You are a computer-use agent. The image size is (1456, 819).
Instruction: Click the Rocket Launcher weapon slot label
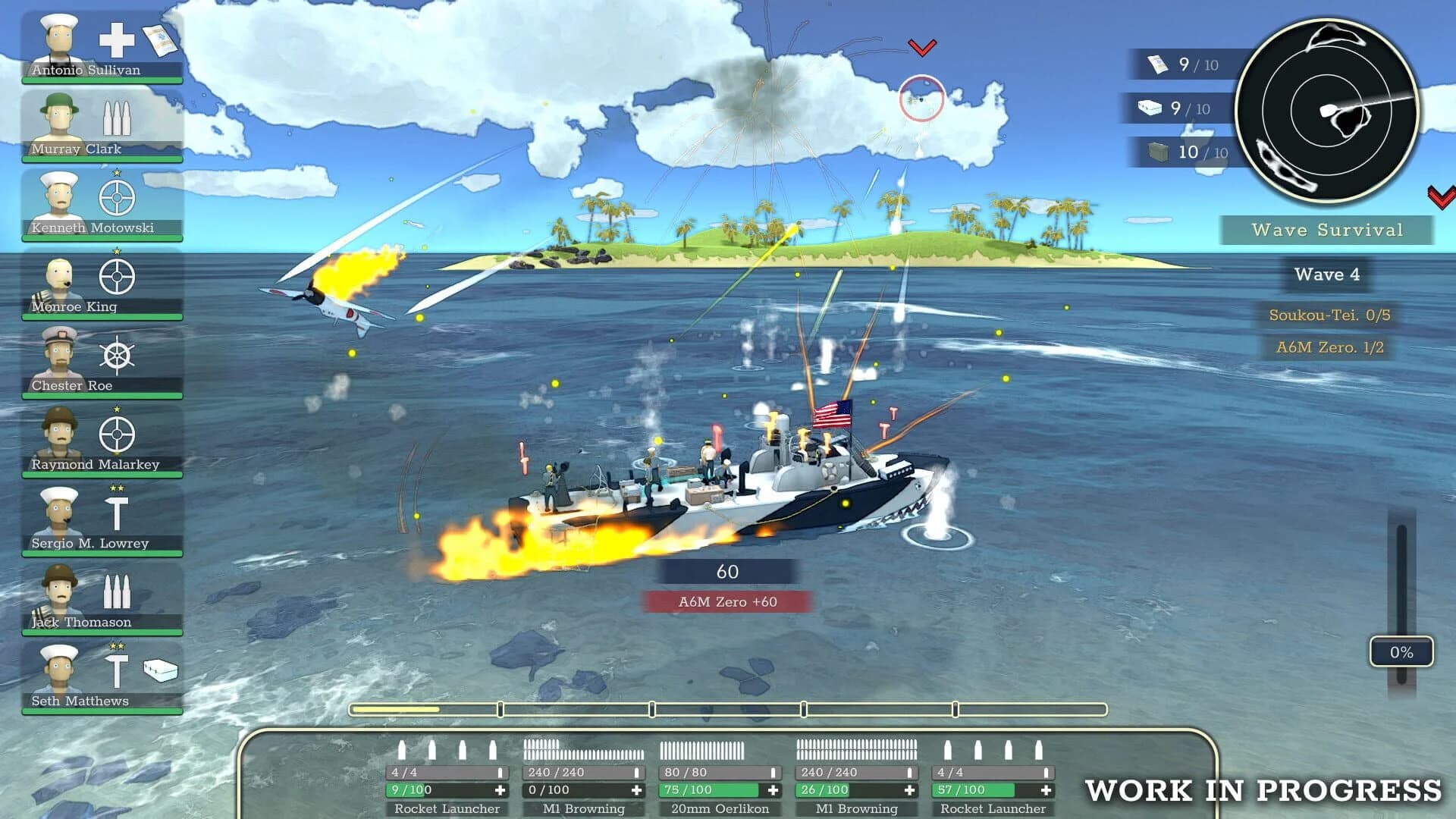445,809
